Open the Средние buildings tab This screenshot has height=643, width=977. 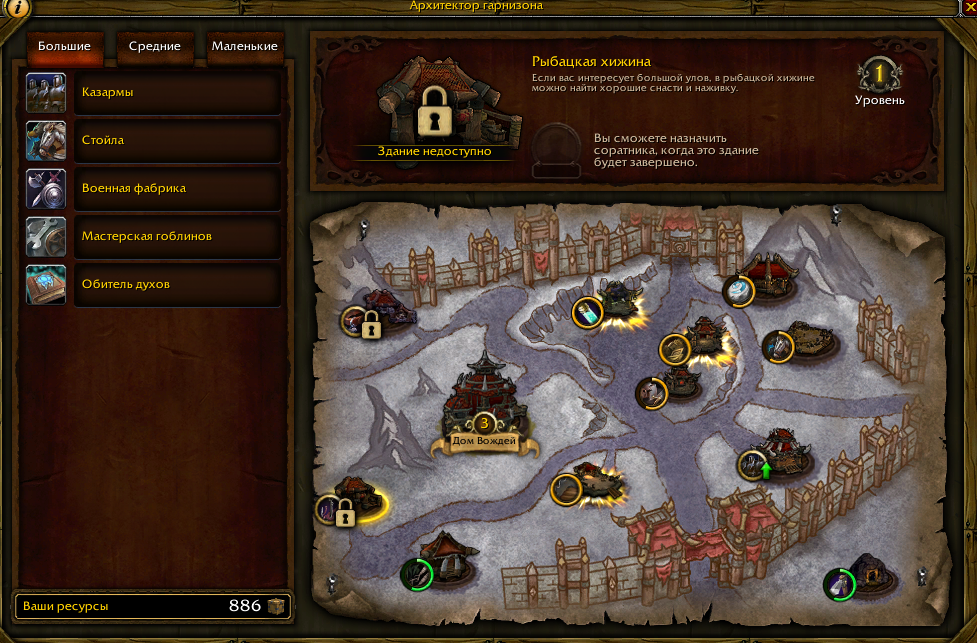tap(154, 46)
